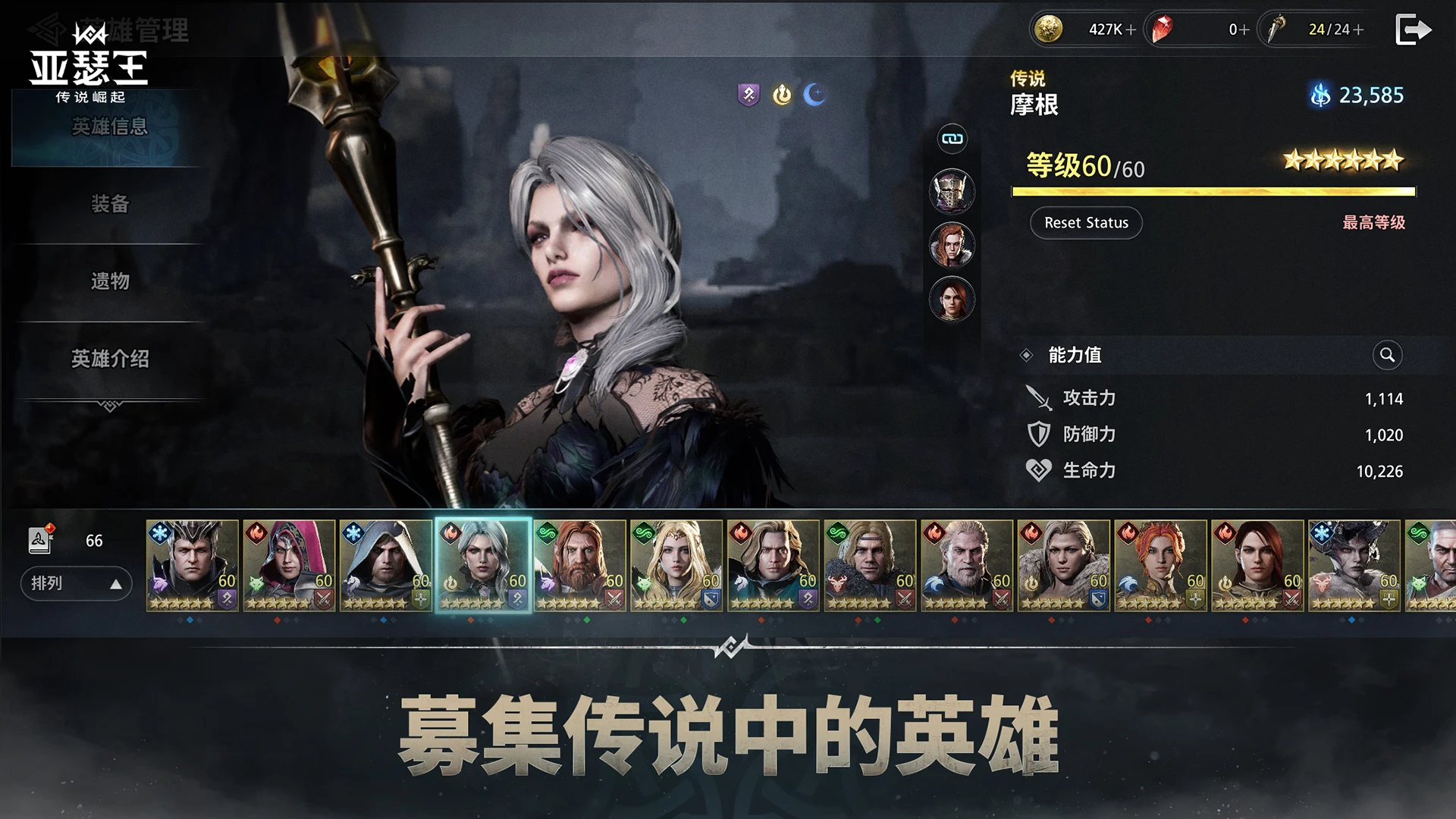Screen dimensions: 1456x819
Task: Click the exit arrow icon top right
Action: [x=1412, y=30]
